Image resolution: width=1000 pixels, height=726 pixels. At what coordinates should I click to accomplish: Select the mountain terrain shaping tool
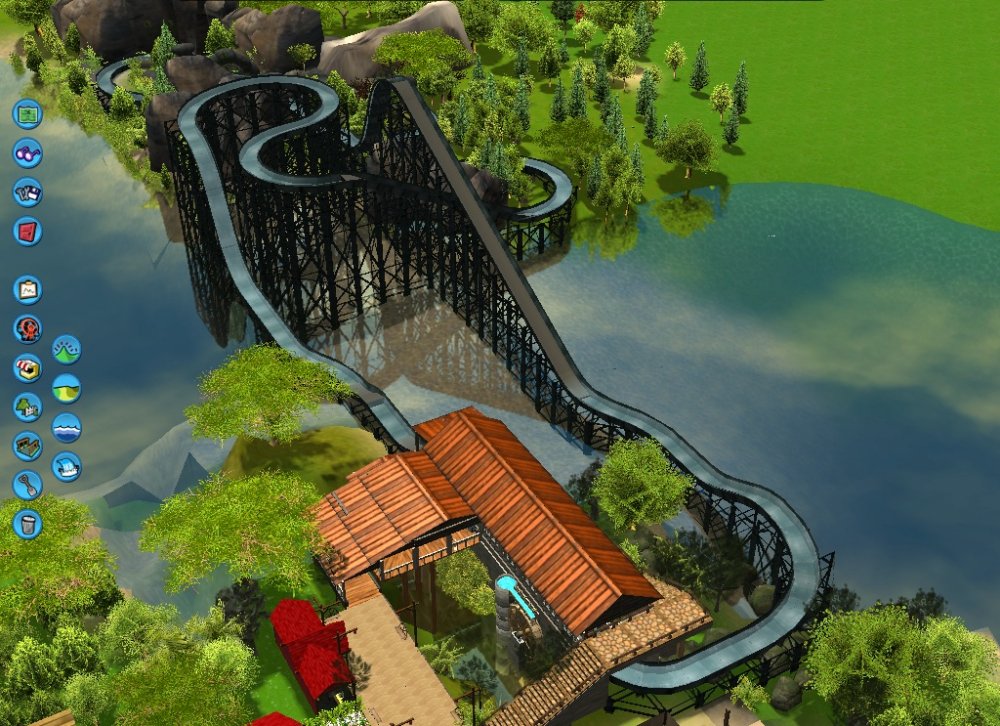tap(66, 349)
